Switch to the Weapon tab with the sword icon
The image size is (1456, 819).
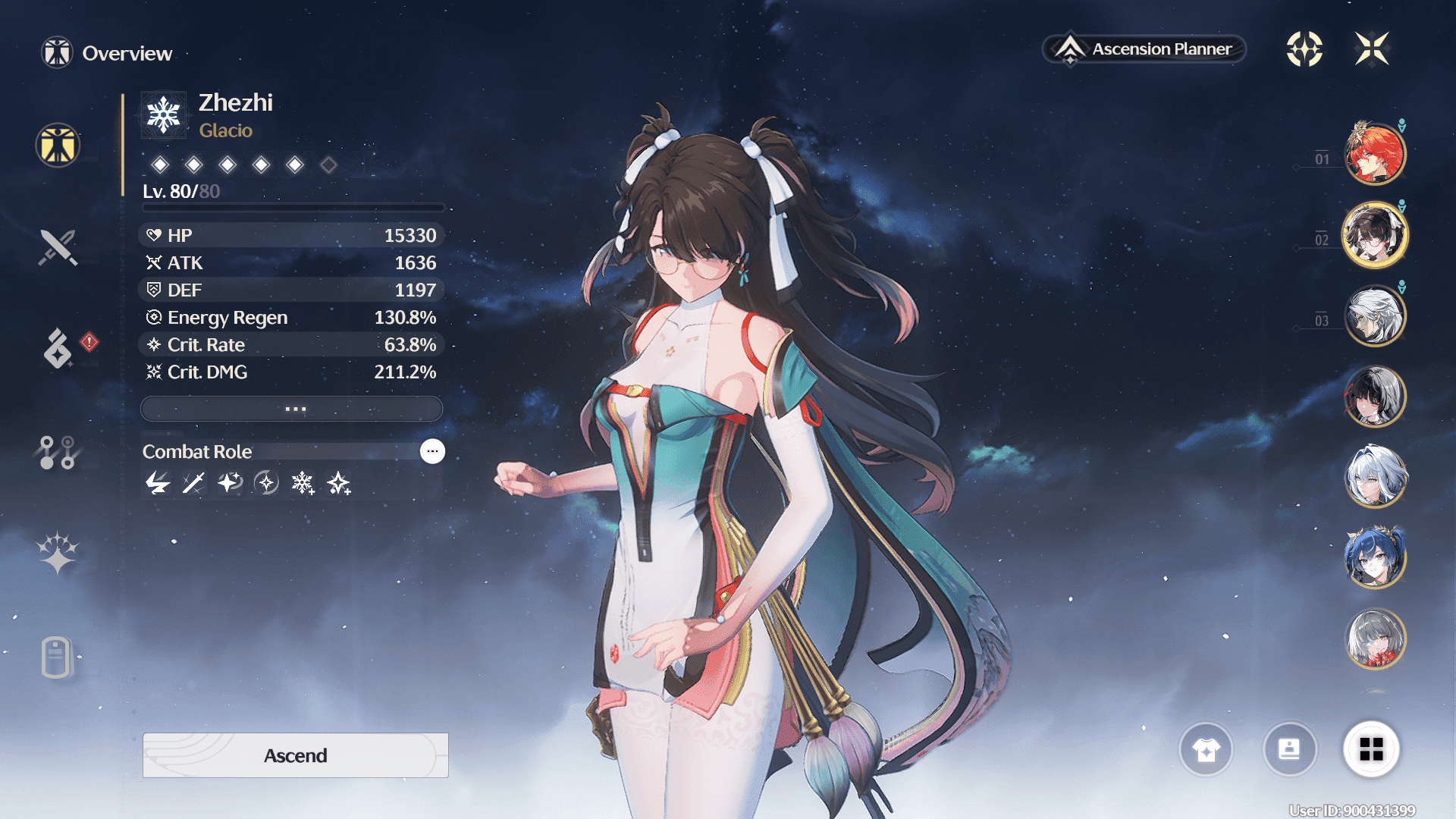(x=58, y=247)
